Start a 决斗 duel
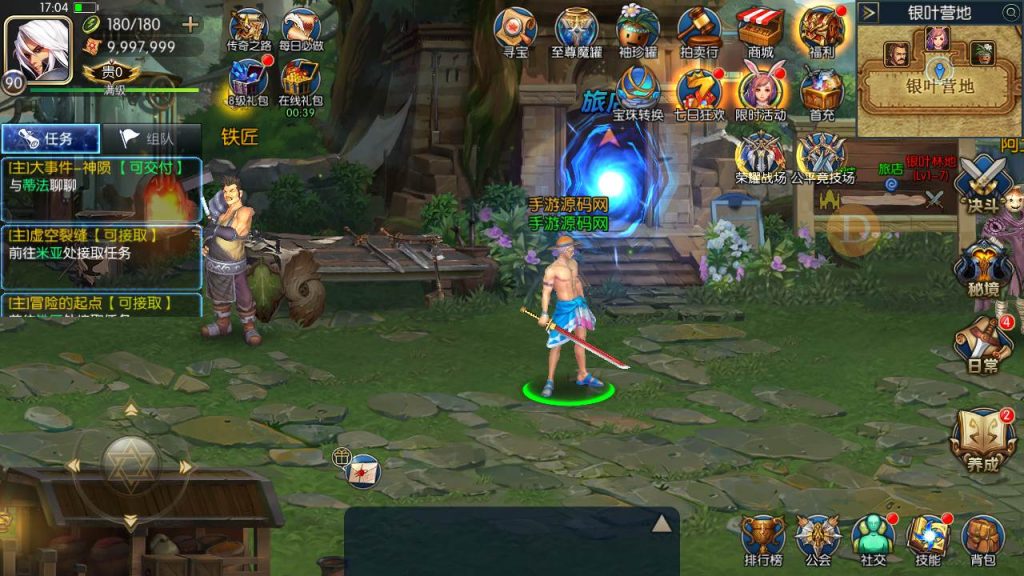Viewport: 1024px width, 576px height. (982, 186)
